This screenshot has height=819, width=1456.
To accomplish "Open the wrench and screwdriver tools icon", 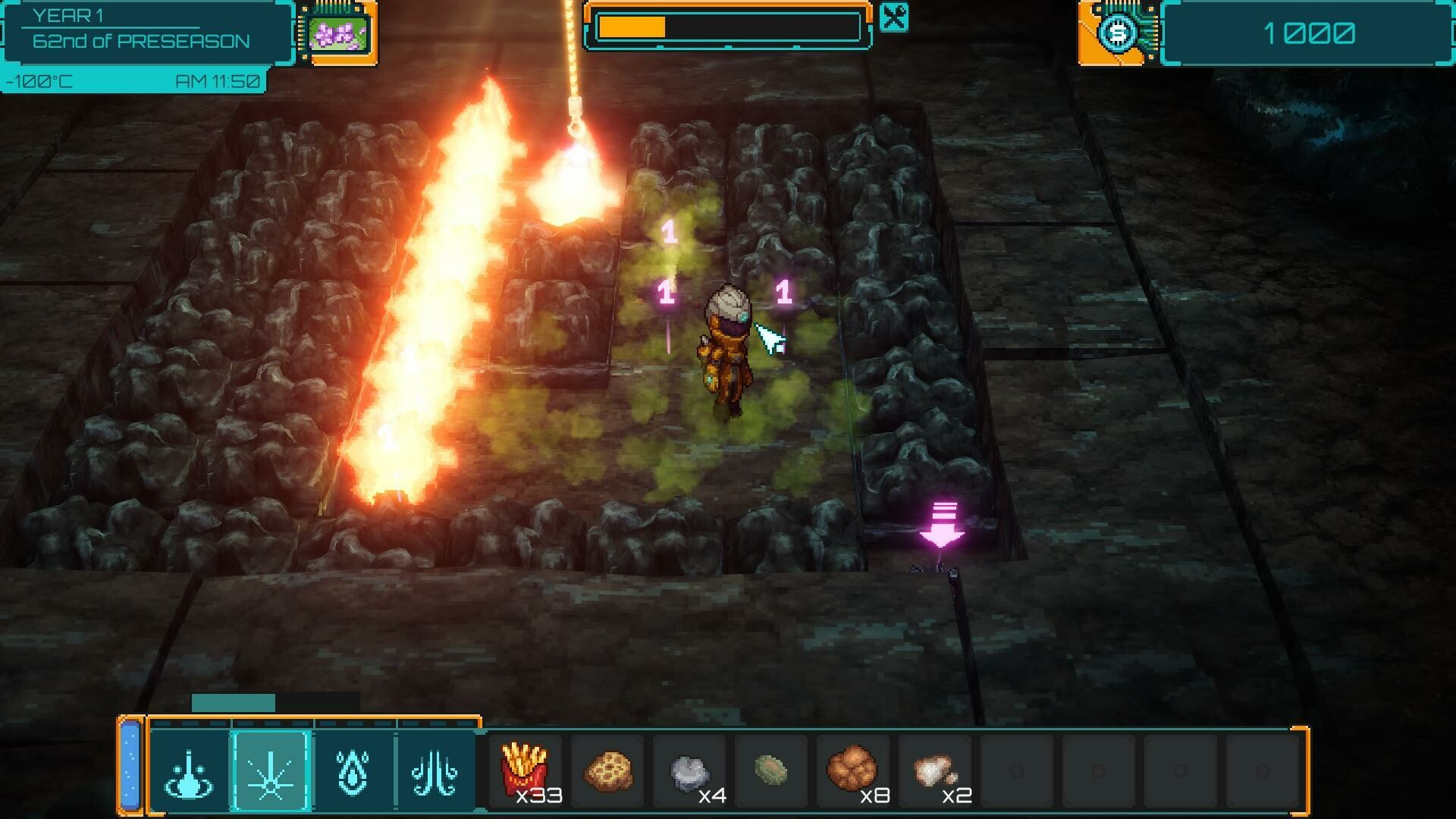I will tap(894, 17).
